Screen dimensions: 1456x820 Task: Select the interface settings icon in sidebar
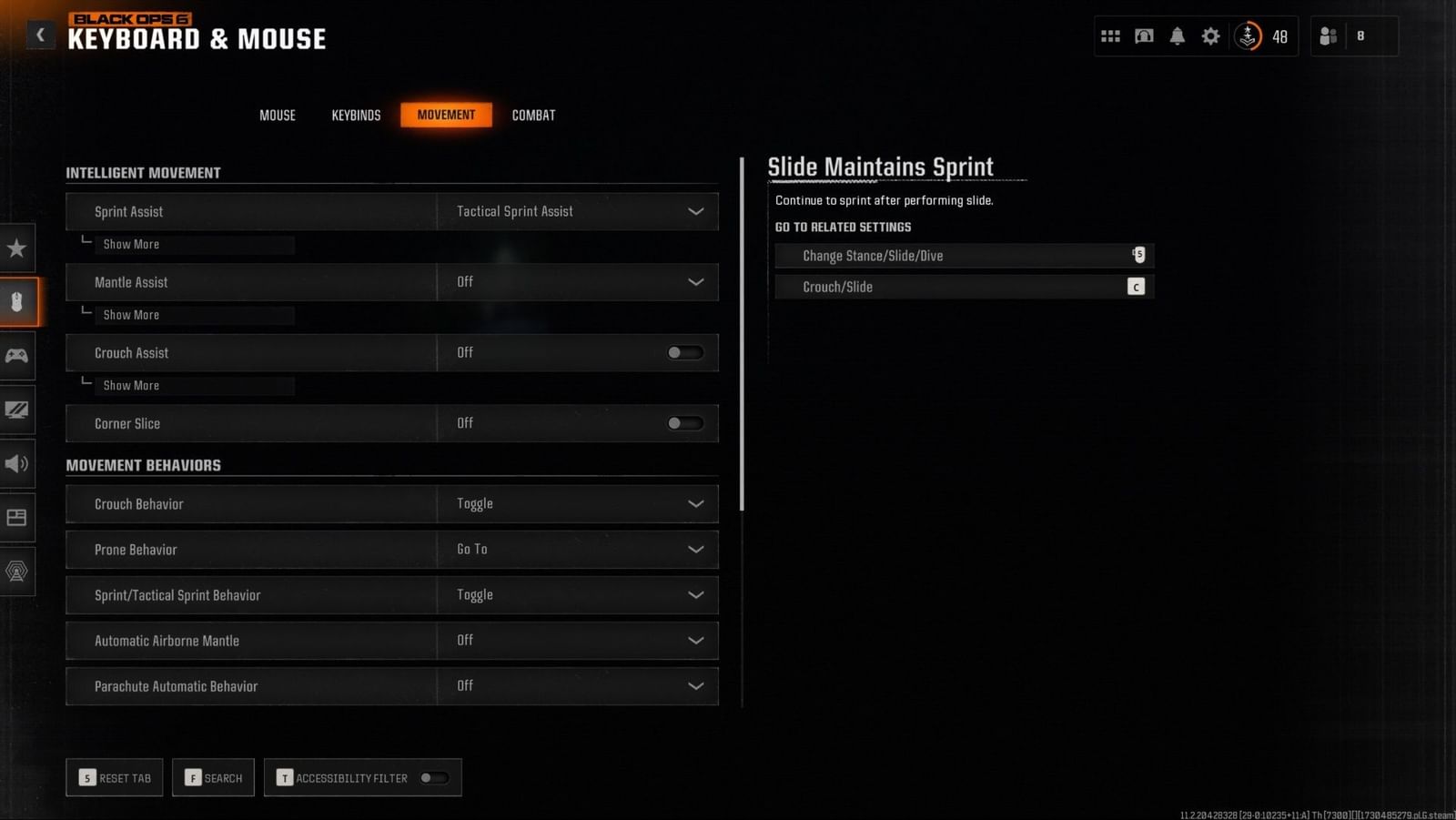coord(16,517)
